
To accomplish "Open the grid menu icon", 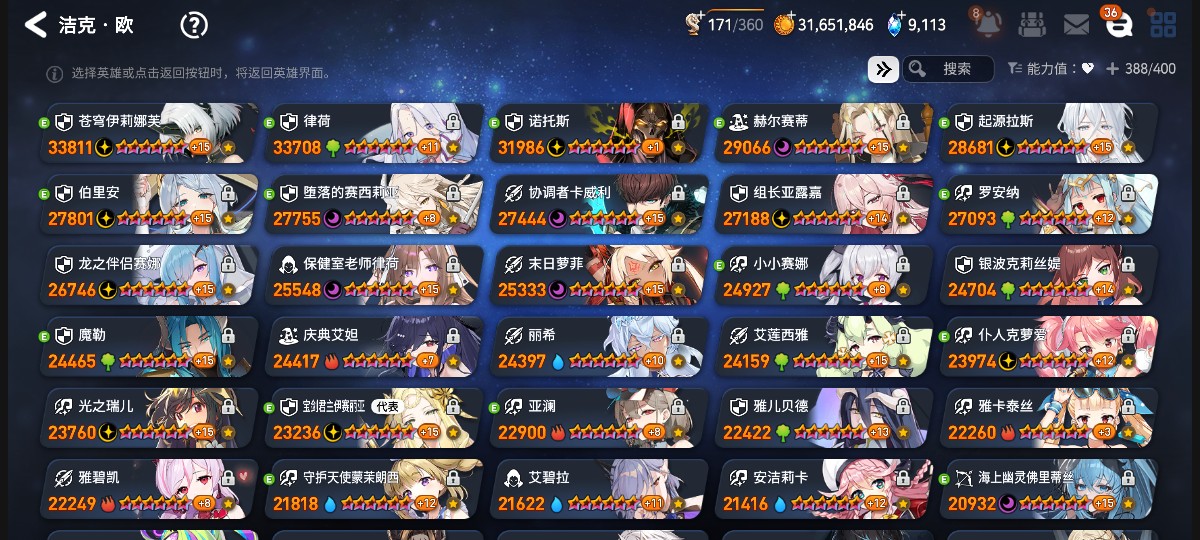I will (1163, 25).
